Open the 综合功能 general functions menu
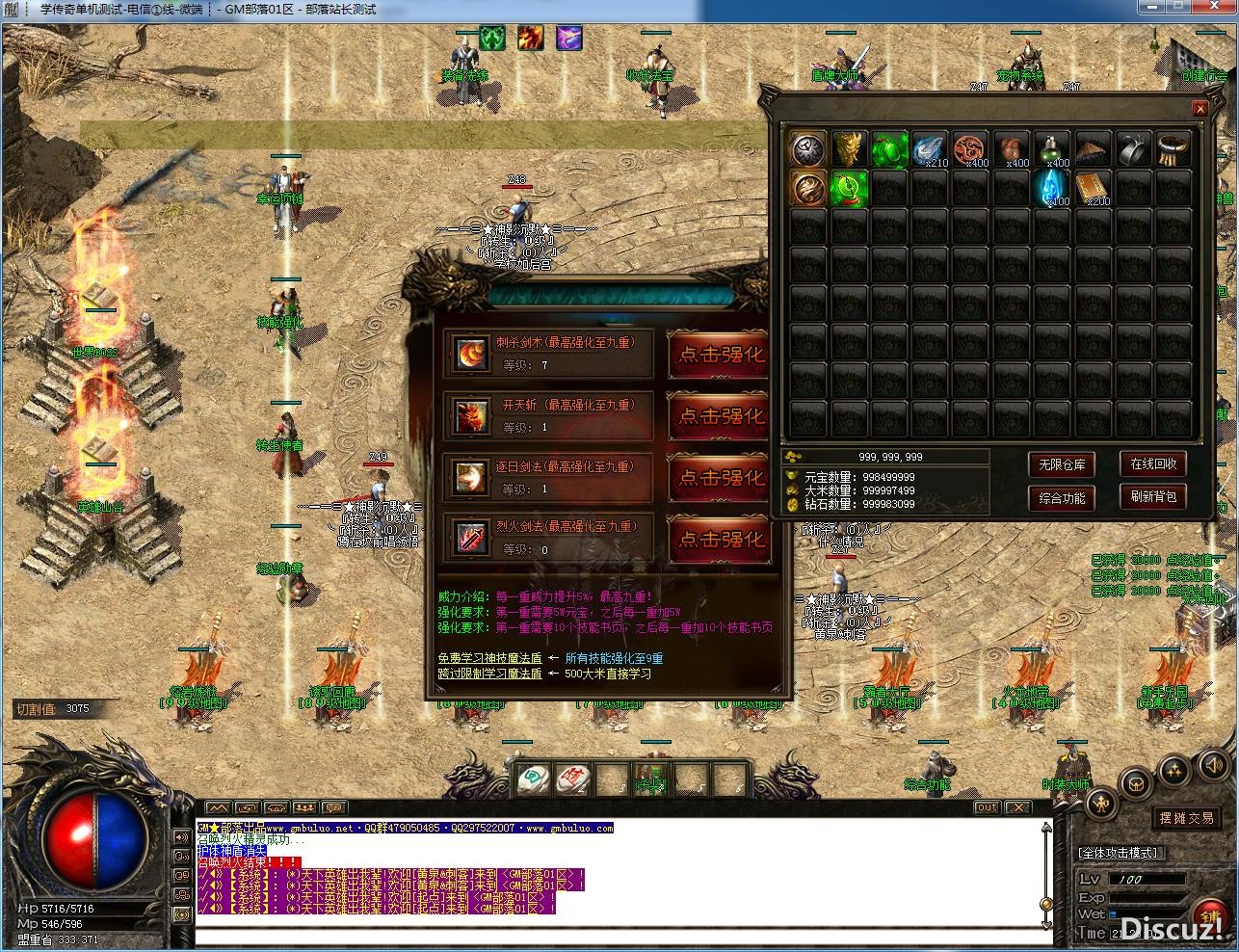 click(1062, 498)
